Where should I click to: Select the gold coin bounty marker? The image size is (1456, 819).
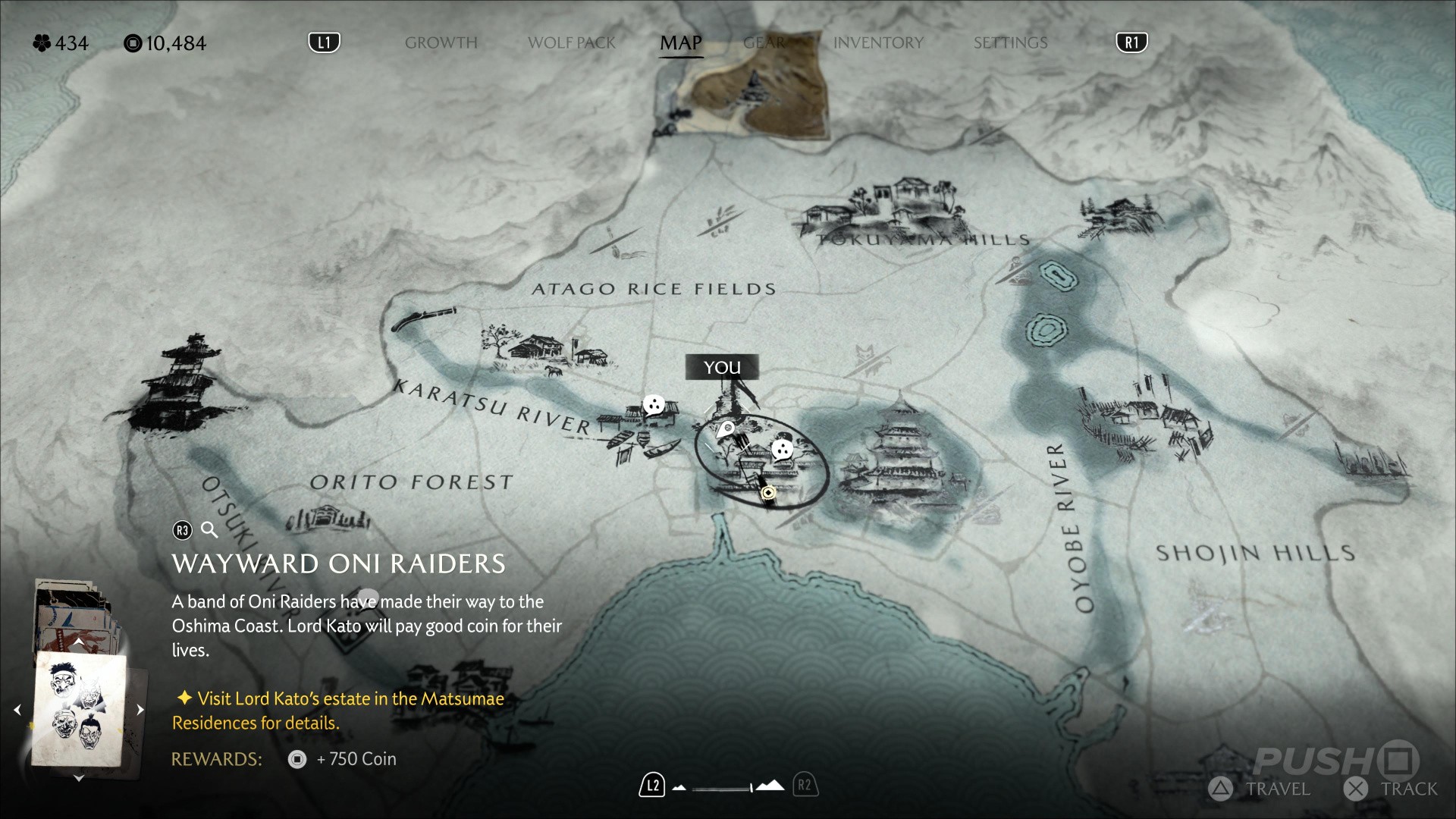pyautogui.click(x=768, y=494)
